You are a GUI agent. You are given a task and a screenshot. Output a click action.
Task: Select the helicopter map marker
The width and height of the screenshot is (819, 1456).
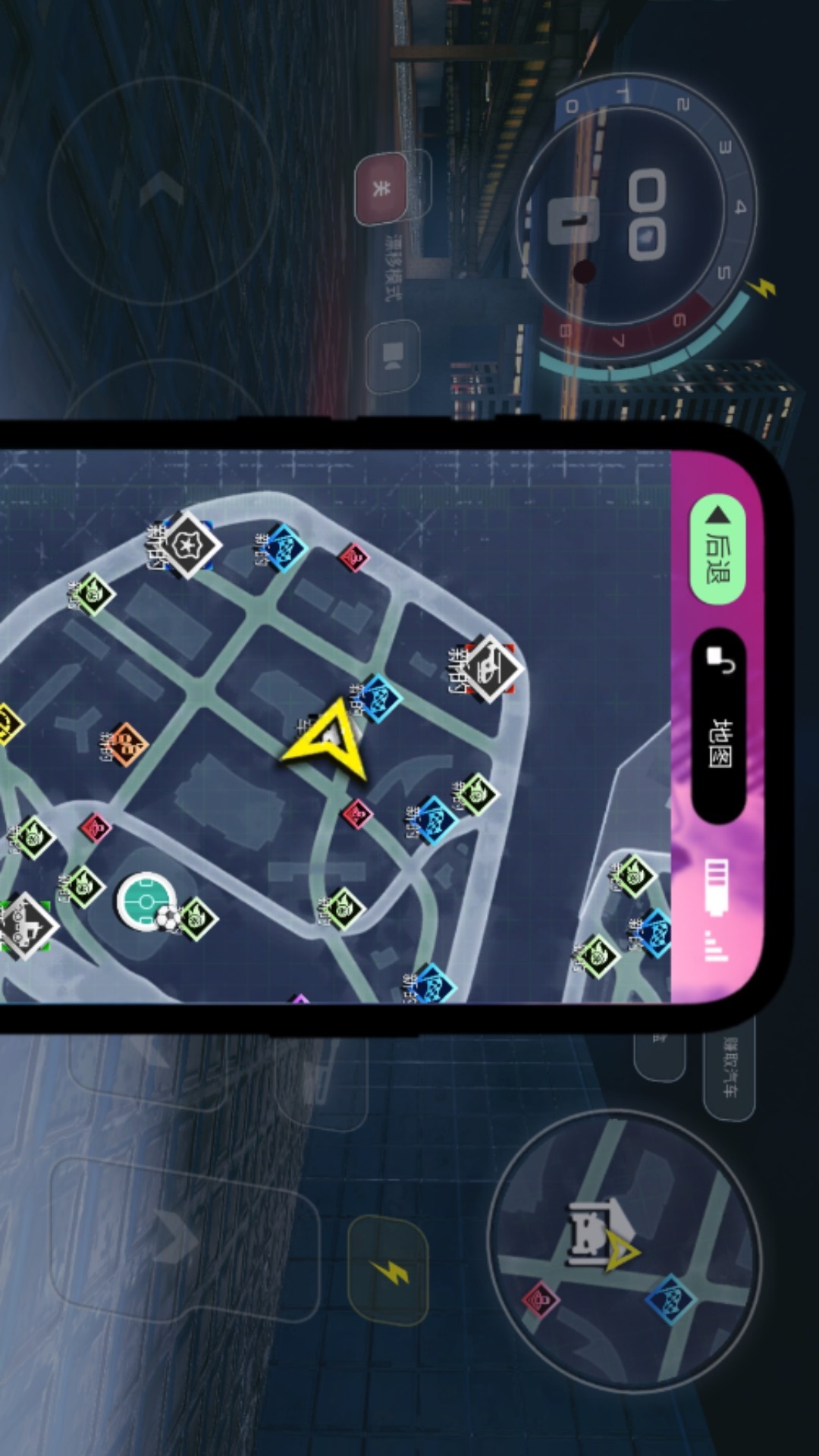pos(491,668)
